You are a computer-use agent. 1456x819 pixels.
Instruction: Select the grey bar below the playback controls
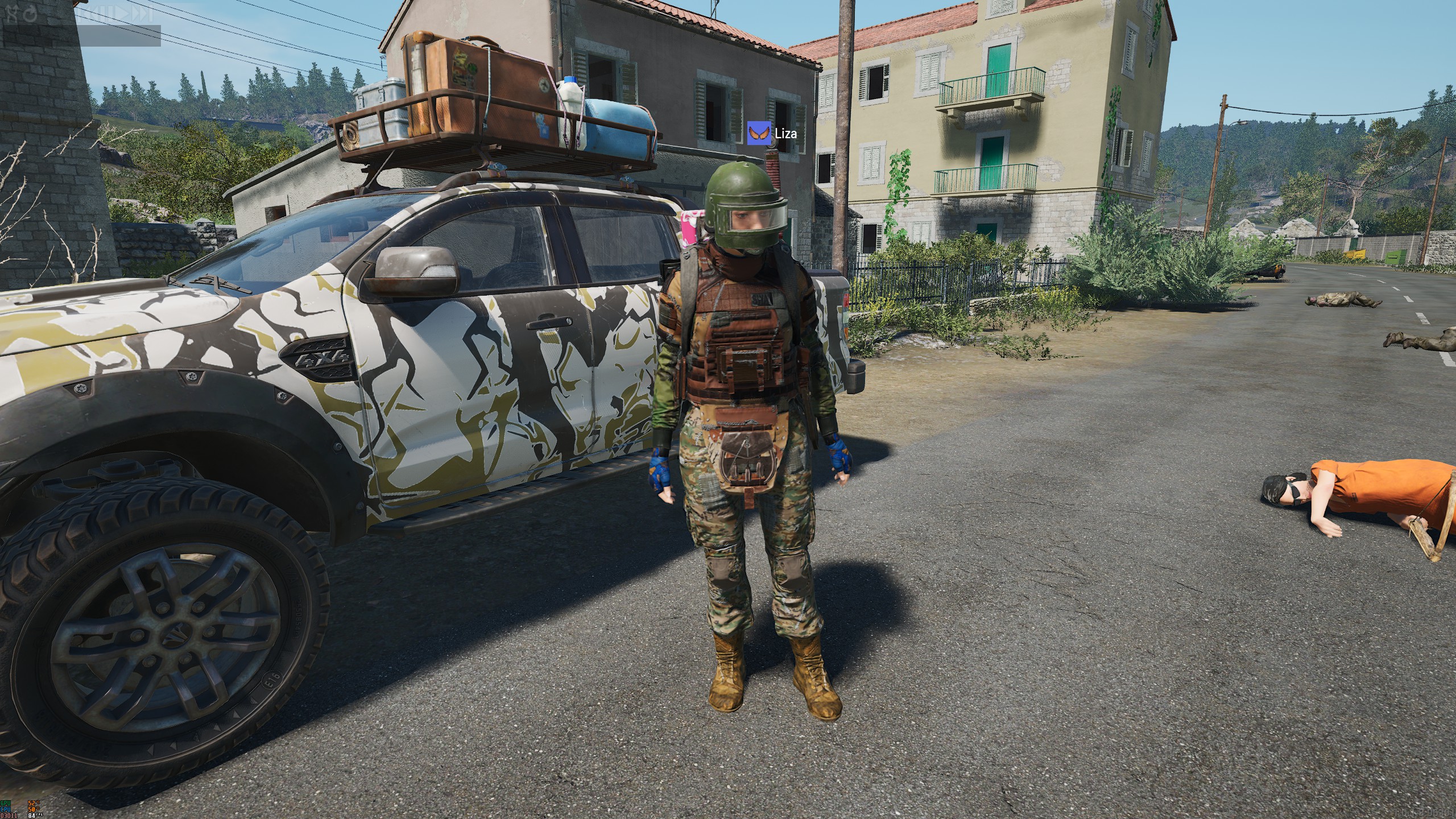coord(81,36)
